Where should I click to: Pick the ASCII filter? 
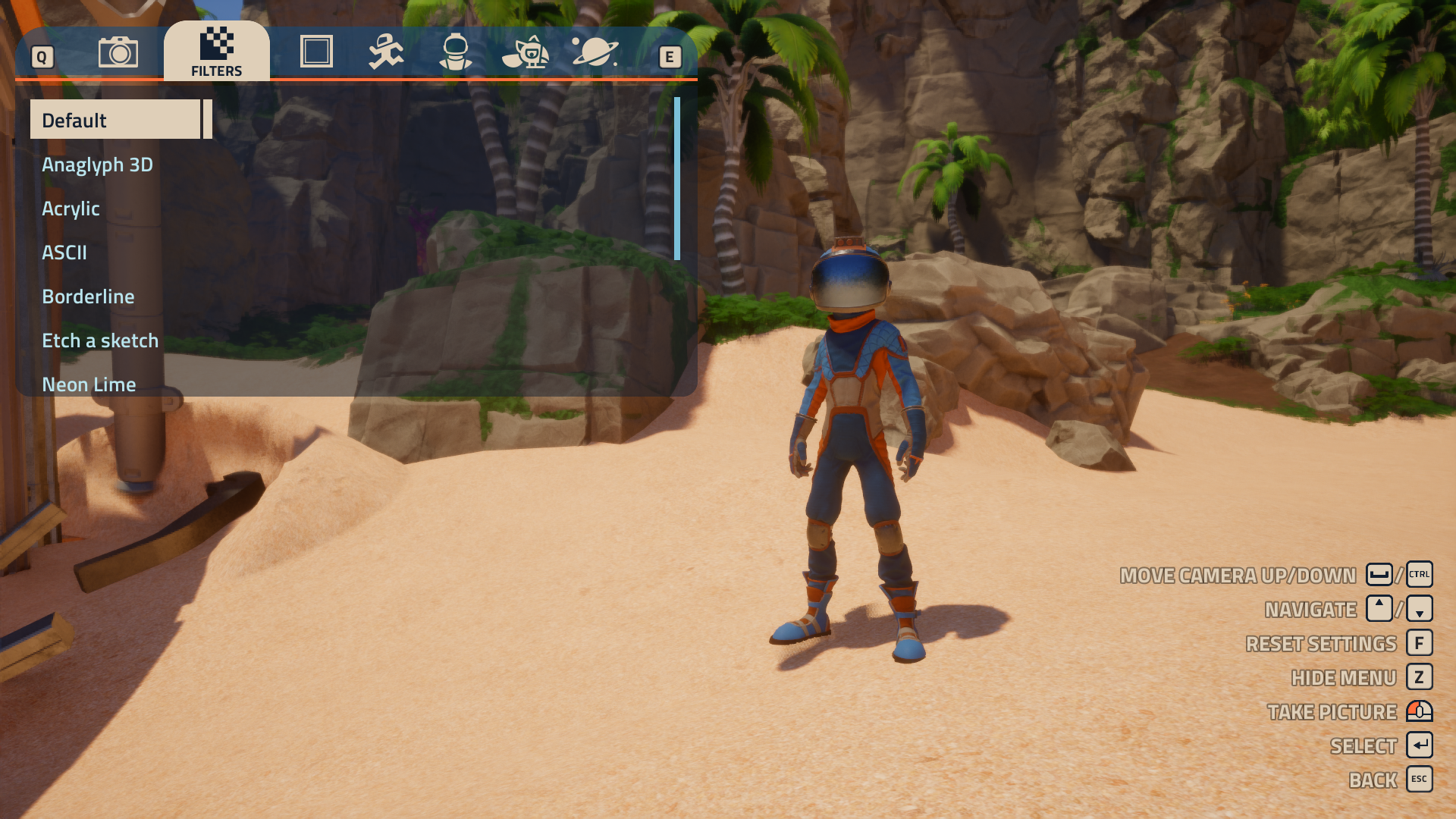tap(64, 253)
